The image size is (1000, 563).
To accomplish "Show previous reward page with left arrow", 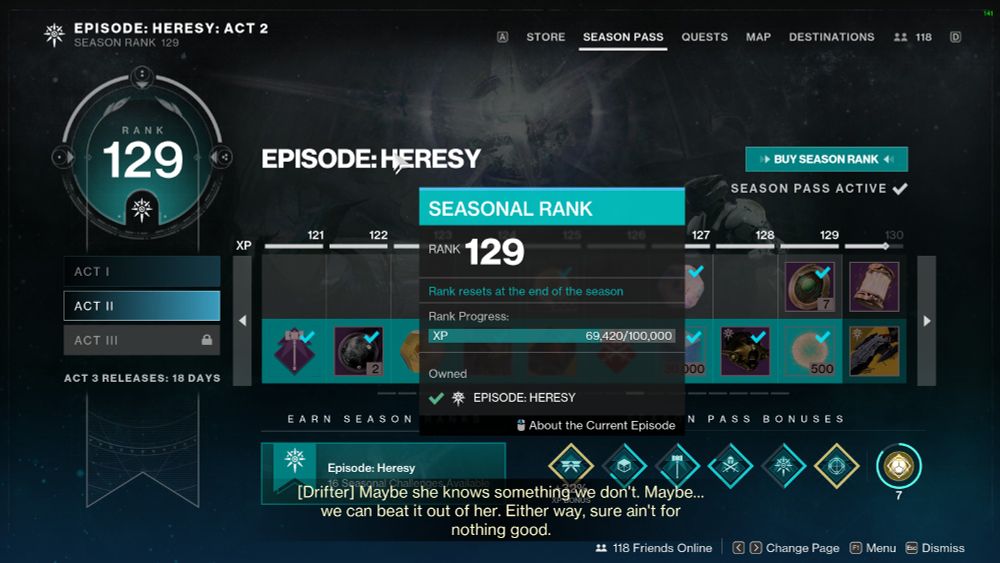I will tap(243, 320).
